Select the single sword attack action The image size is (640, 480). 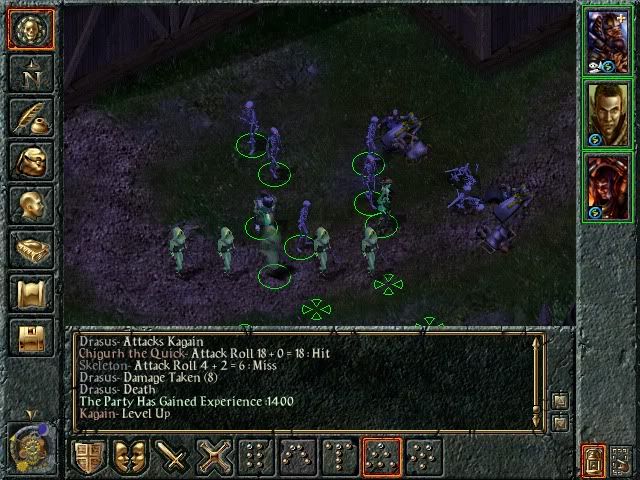coord(174,457)
